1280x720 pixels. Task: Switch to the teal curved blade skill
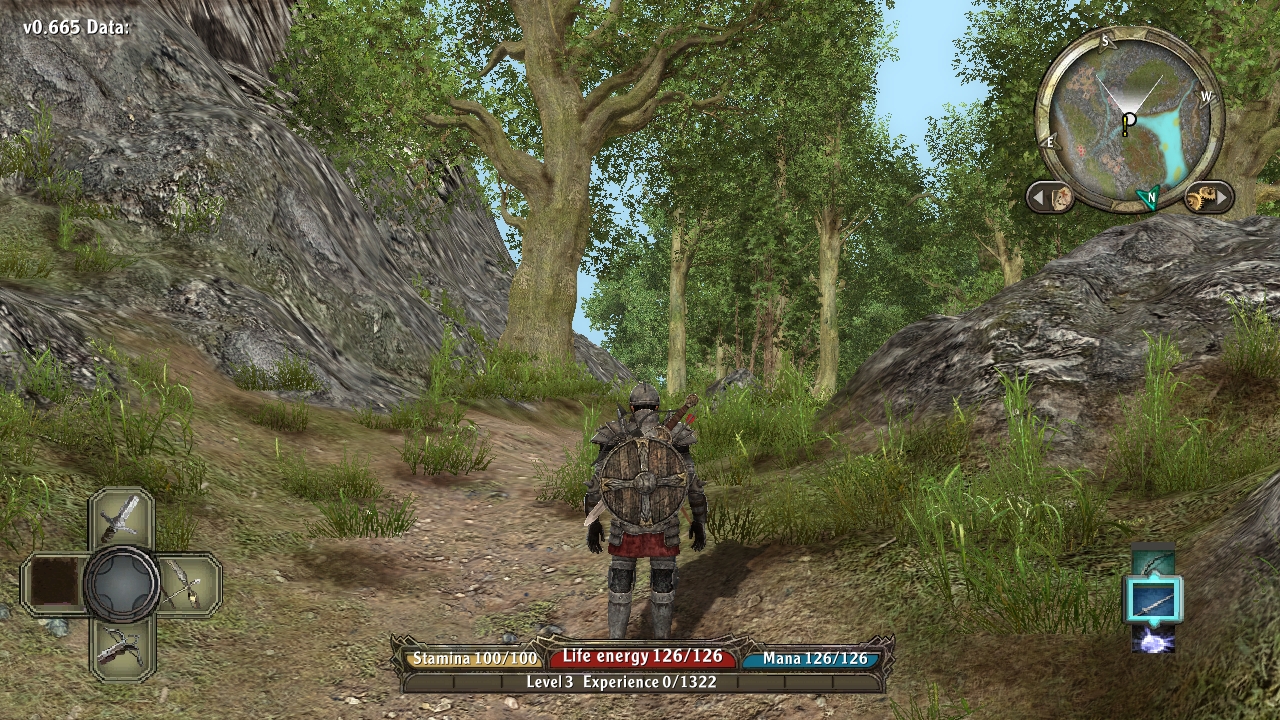tap(1154, 561)
